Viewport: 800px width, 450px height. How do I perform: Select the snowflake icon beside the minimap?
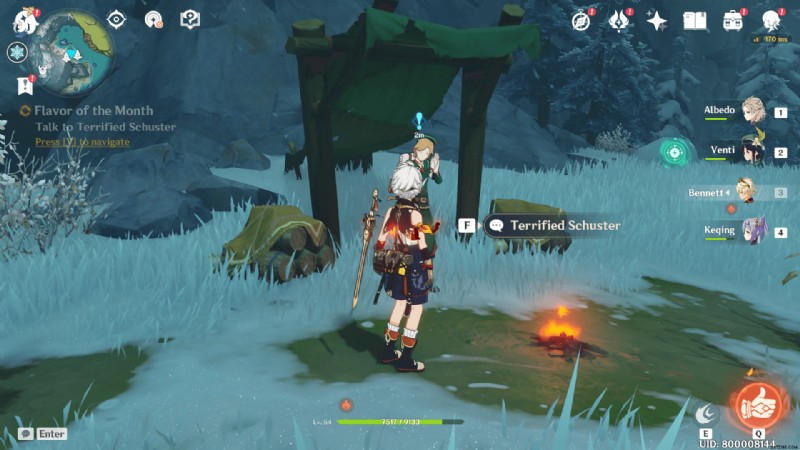pyautogui.click(x=17, y=52)
